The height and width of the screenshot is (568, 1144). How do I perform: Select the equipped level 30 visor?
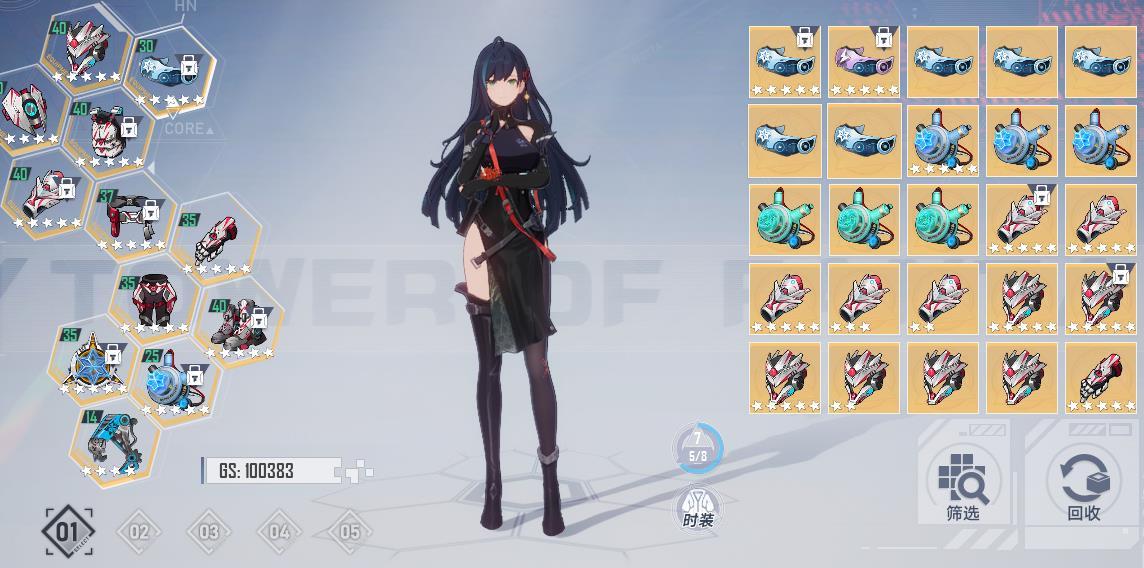click(170, 73)
